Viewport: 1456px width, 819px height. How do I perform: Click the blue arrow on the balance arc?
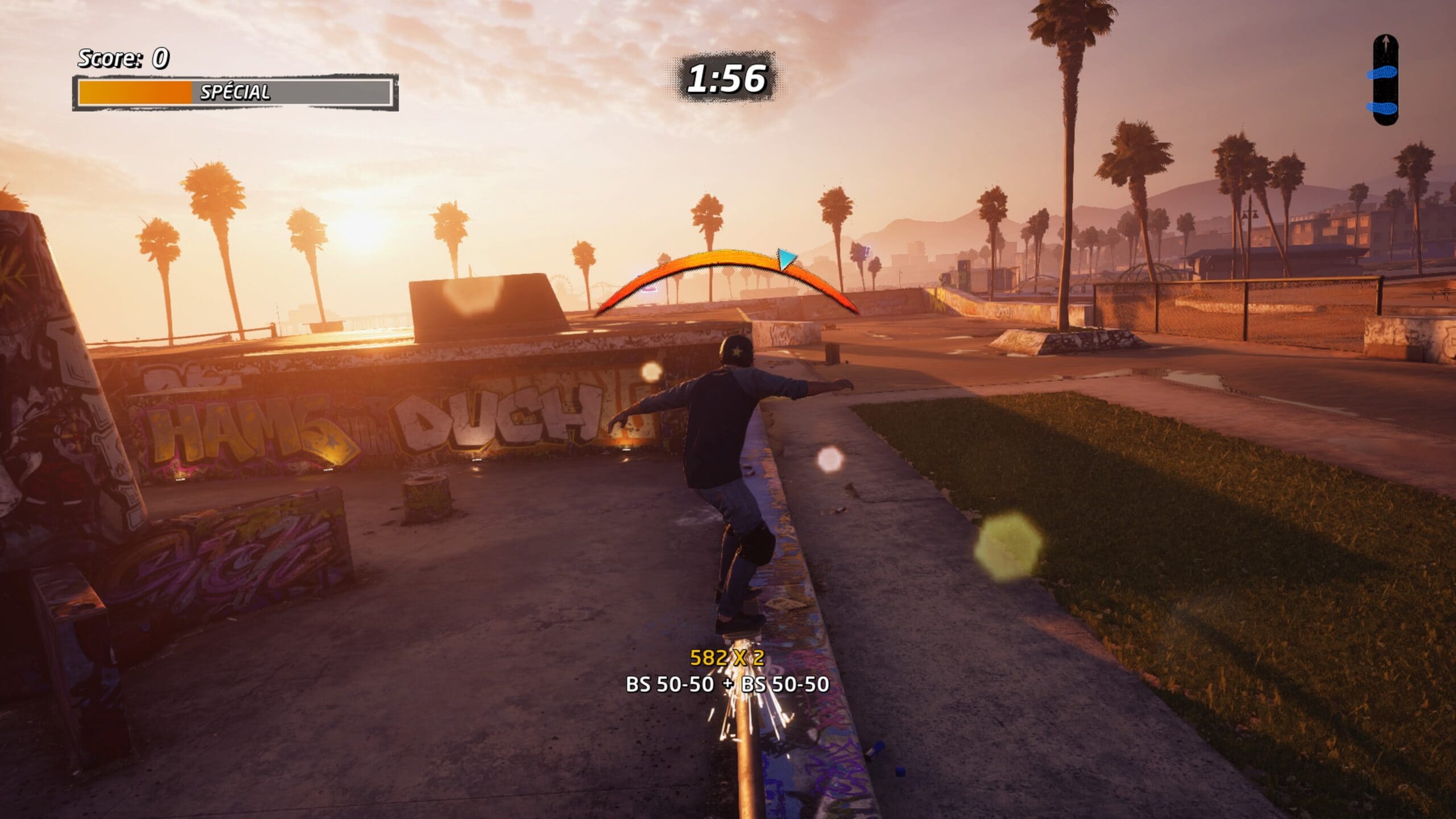pyautogui.click(x=787, y=258)
